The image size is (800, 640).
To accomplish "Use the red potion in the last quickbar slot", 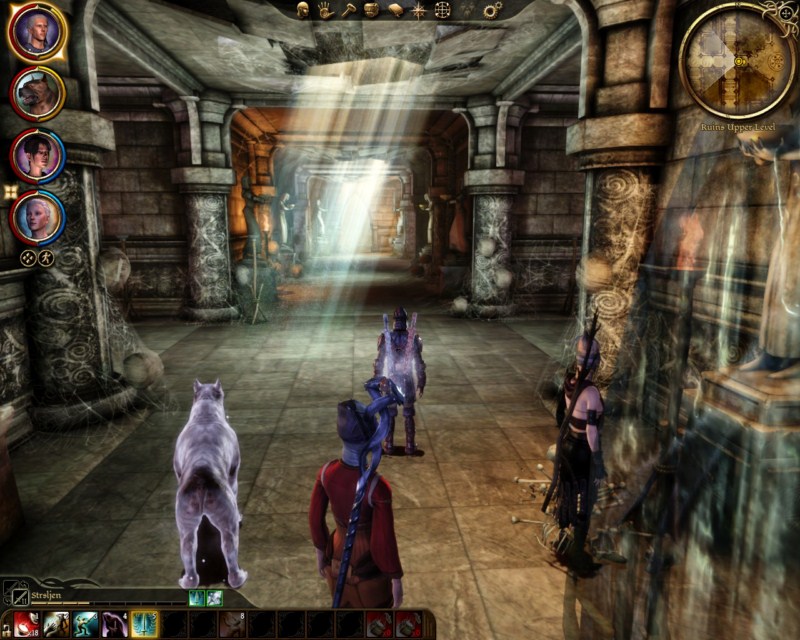I will point(408,625).
